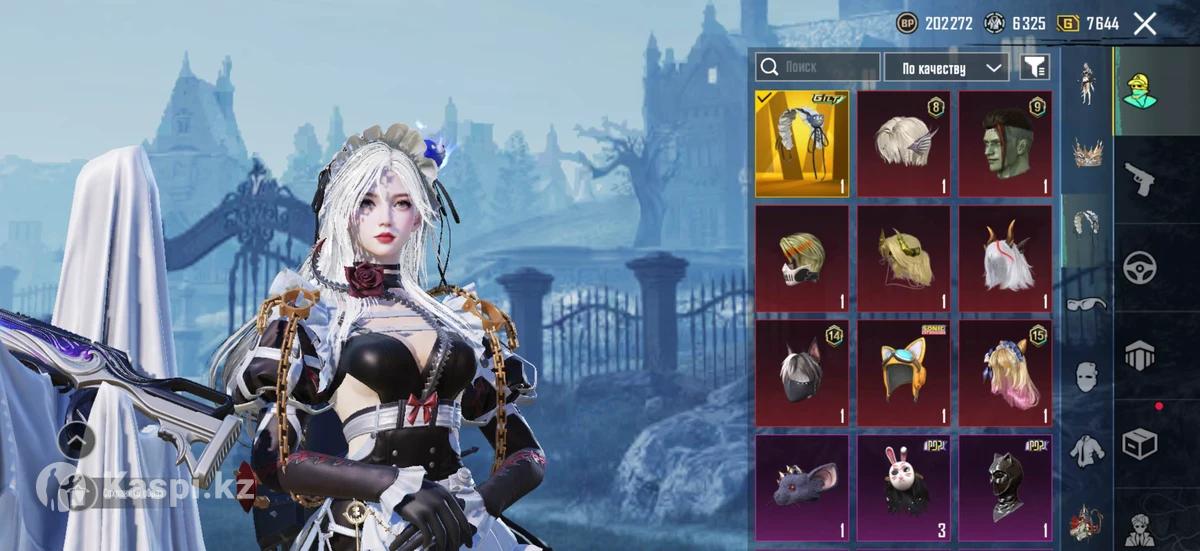Show the face mask subcategory

click(x=1087, y=377)
